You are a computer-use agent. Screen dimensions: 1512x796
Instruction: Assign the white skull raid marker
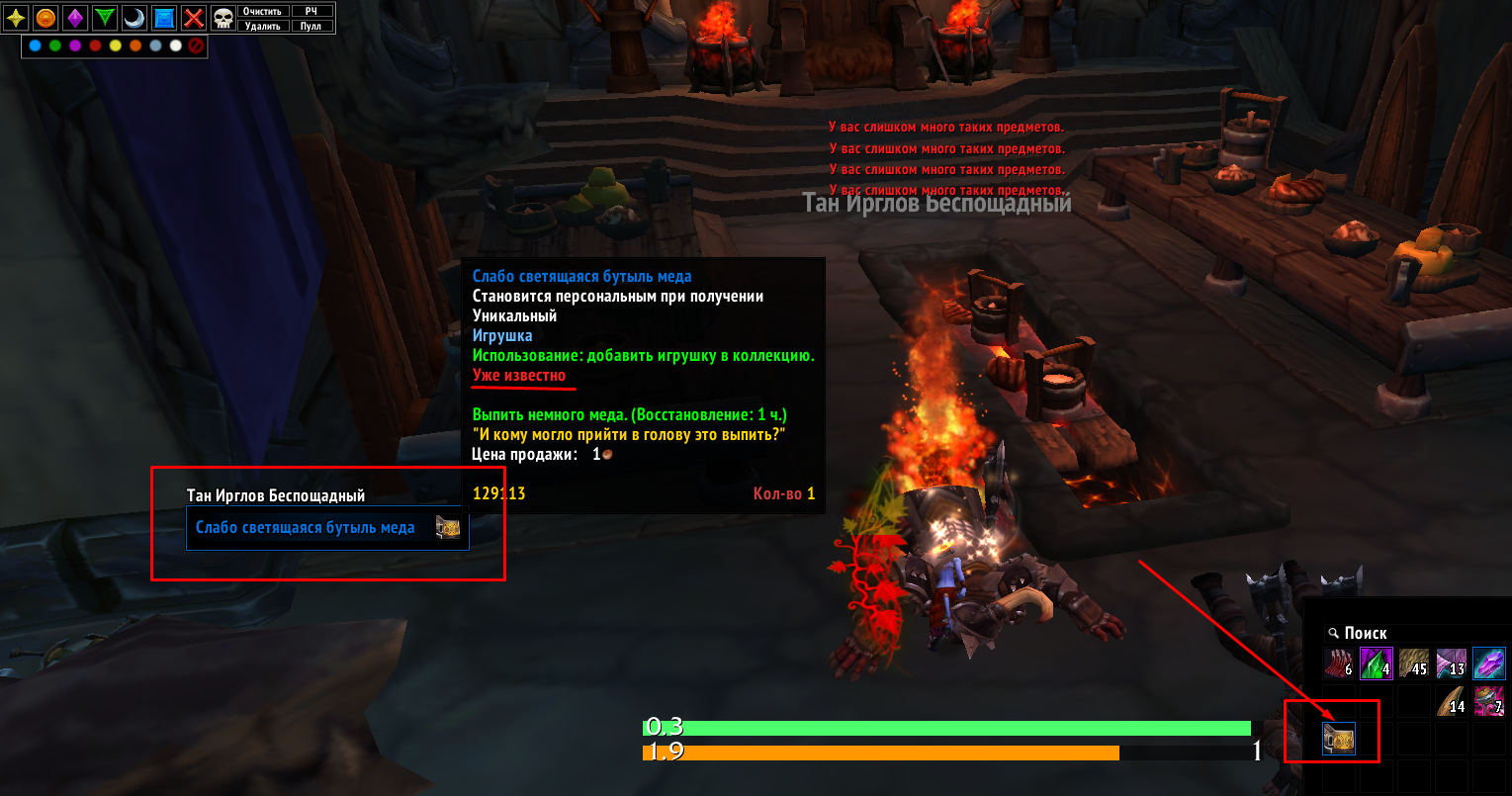pos(223,17)
